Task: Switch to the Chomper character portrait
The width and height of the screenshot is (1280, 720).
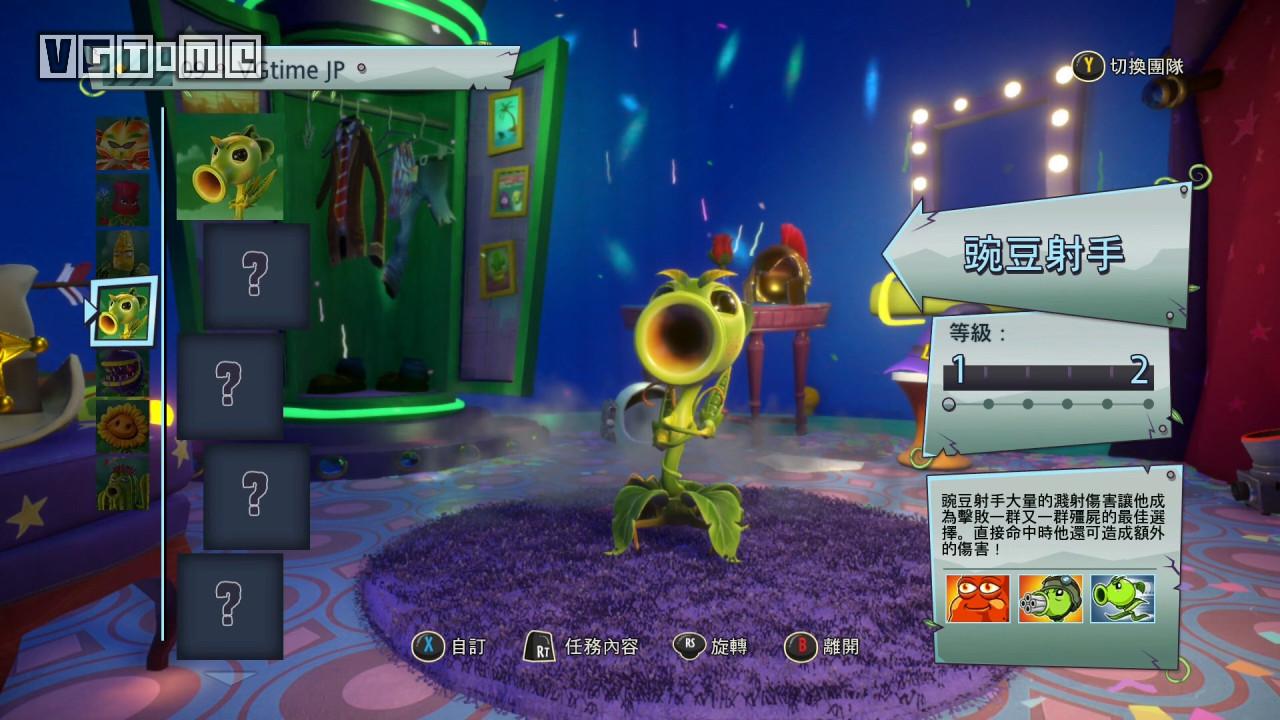Action: click(x=122, y=371)
